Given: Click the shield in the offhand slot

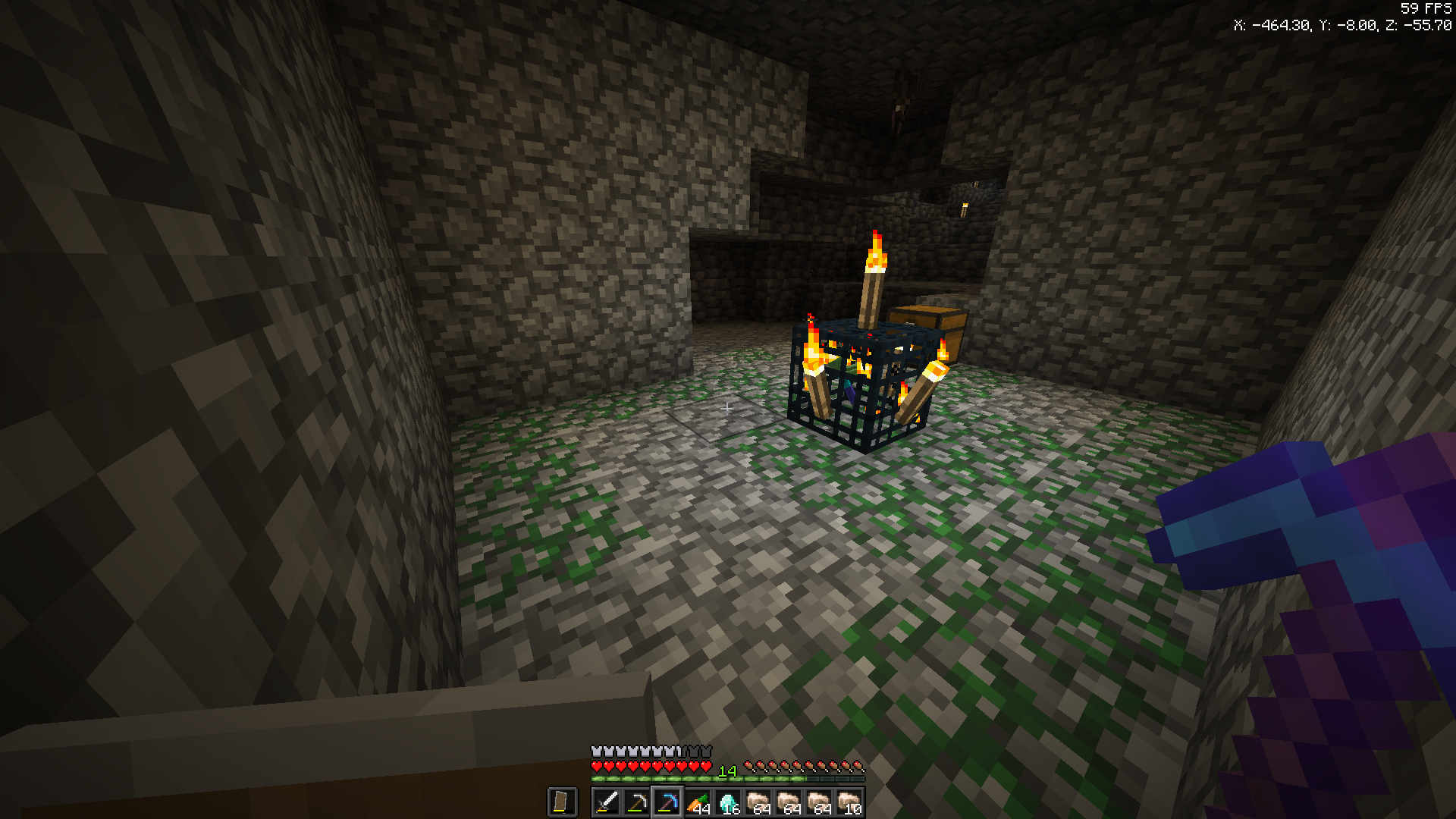Looking at the screenshot, I should pos(562,802).
